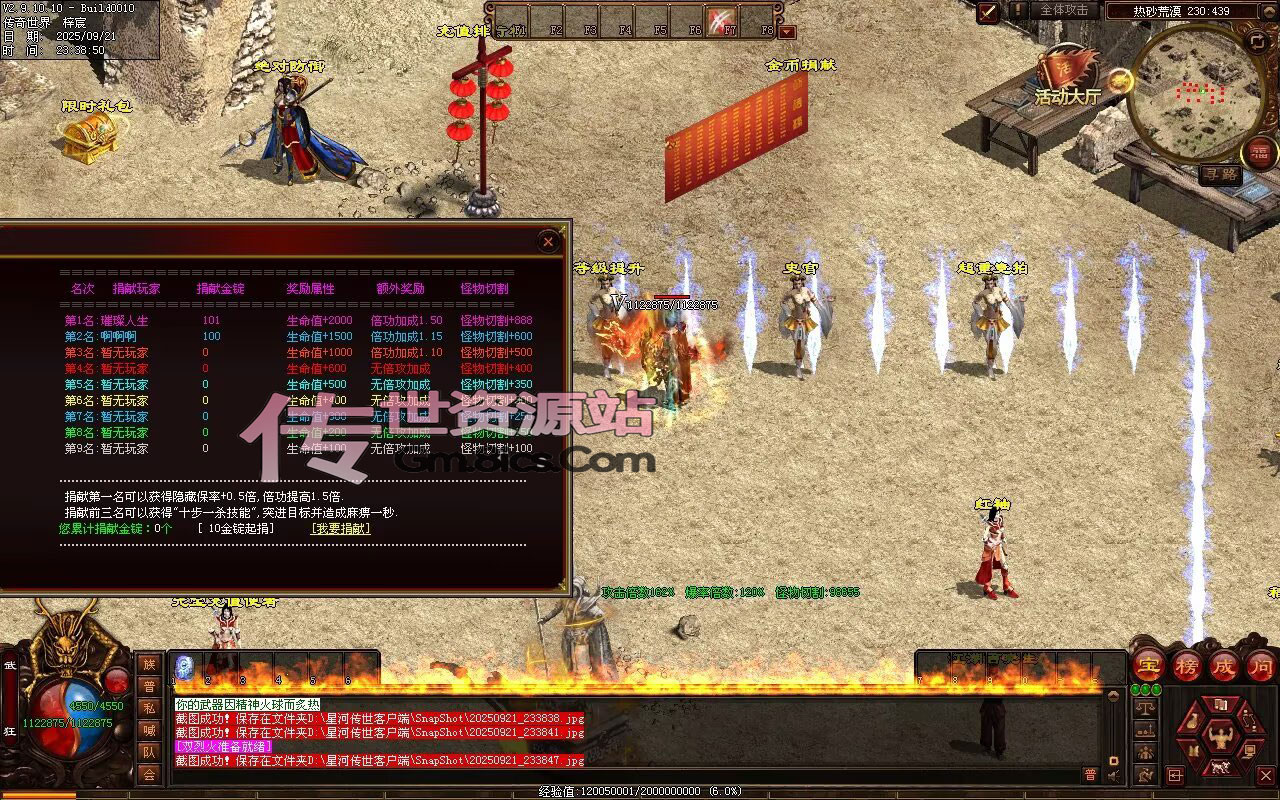
Task: Activate the 寻路 pathfinding button
Action: click(x=1220, y=174)
